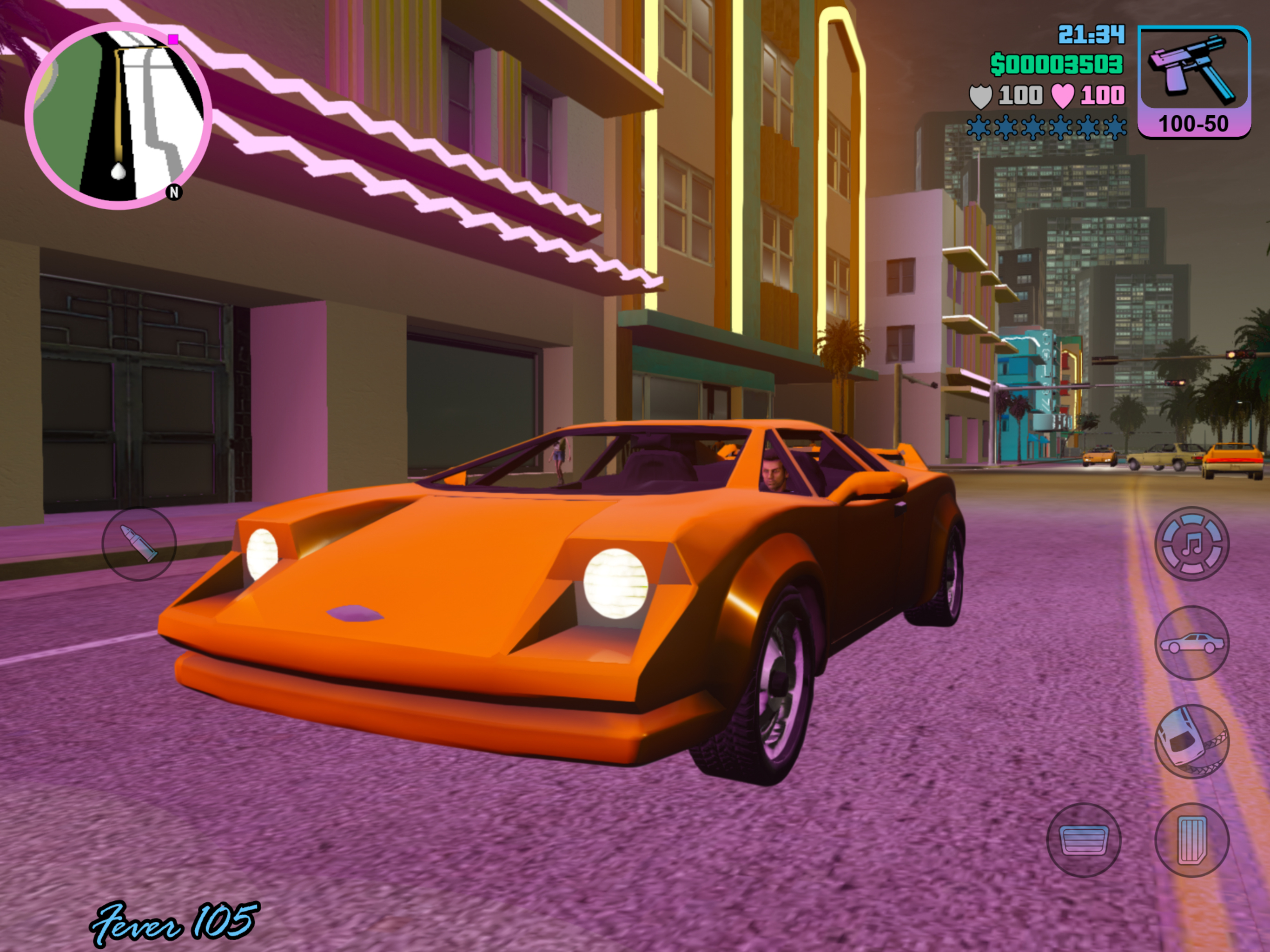This screenshot has height=952, width=1270.
Task: Change the radio station with music button
Action: click(1192, 543)
